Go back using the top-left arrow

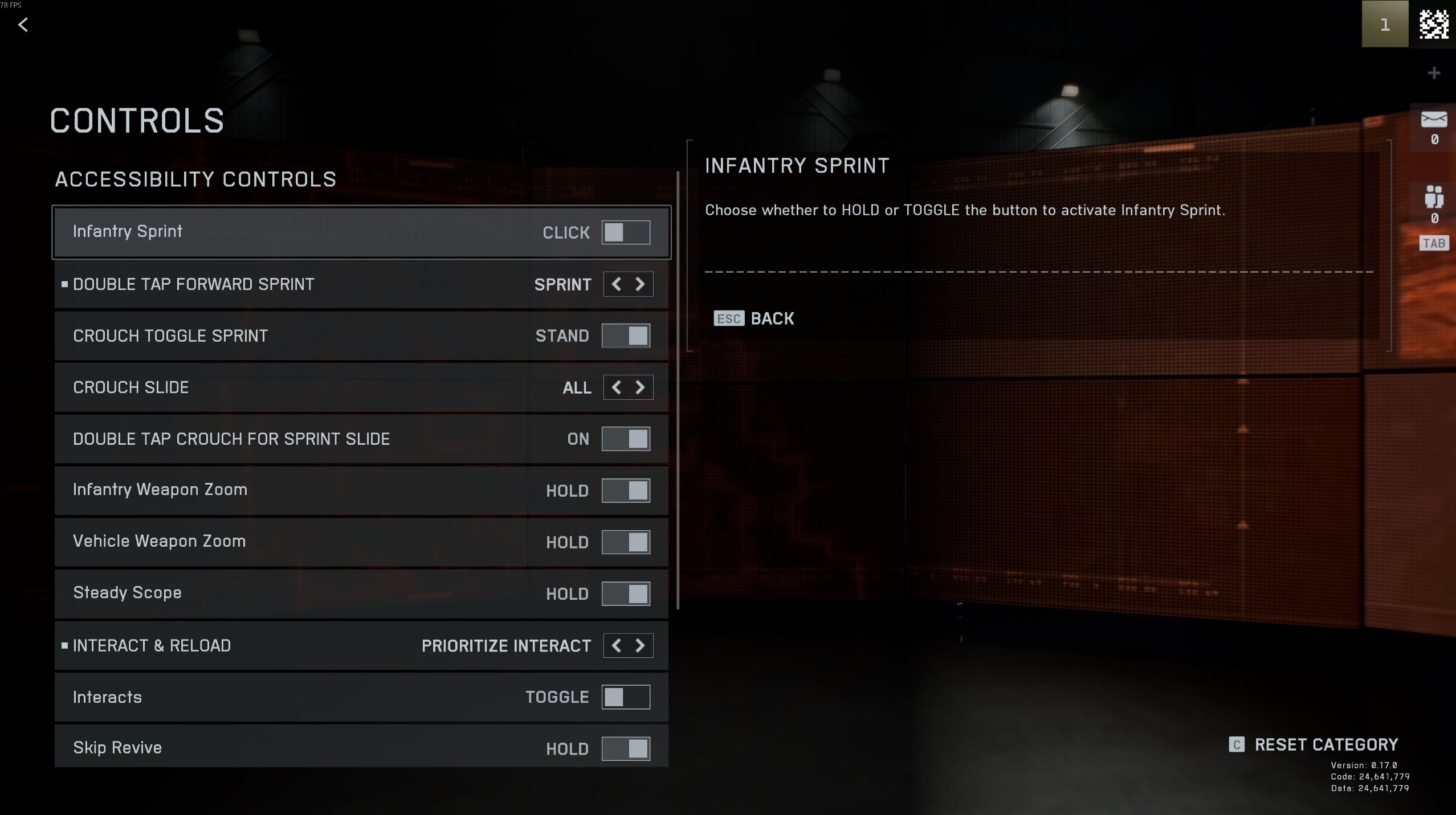[23, 25]
